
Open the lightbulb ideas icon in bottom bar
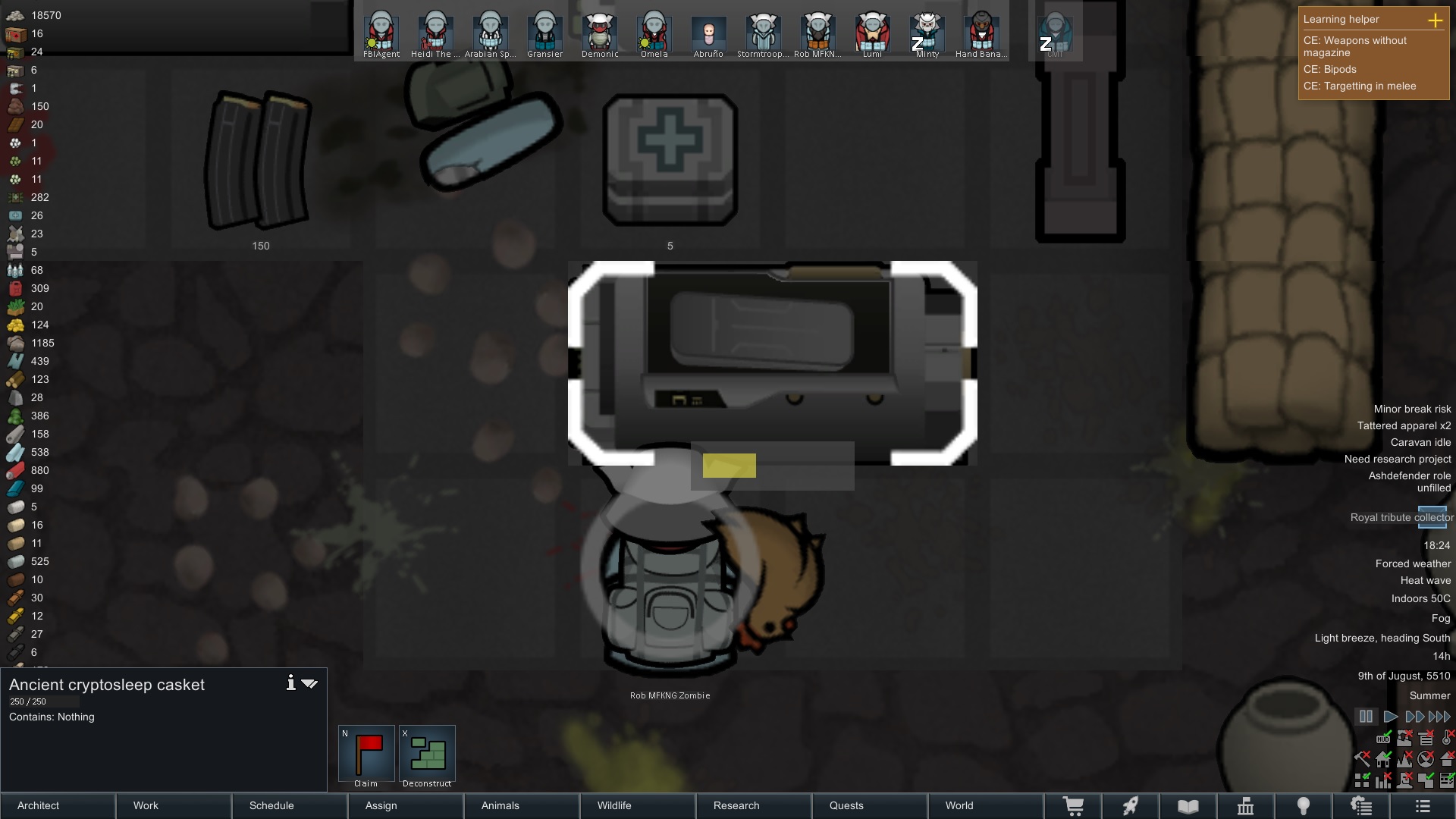point(1304,806)
